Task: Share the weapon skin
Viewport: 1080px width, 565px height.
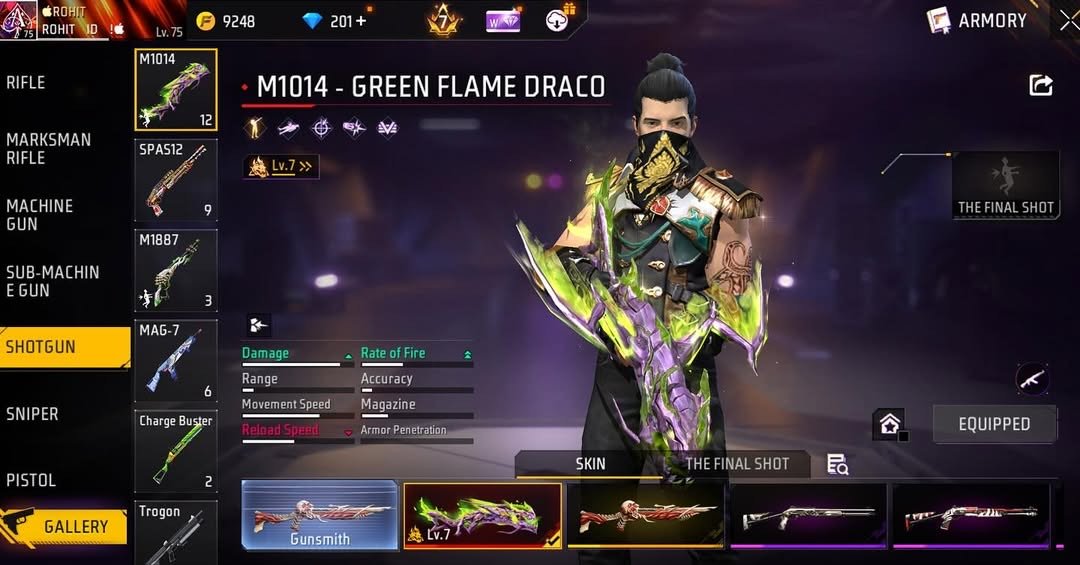Action: pyautogui.click(x=1041, y=86)
